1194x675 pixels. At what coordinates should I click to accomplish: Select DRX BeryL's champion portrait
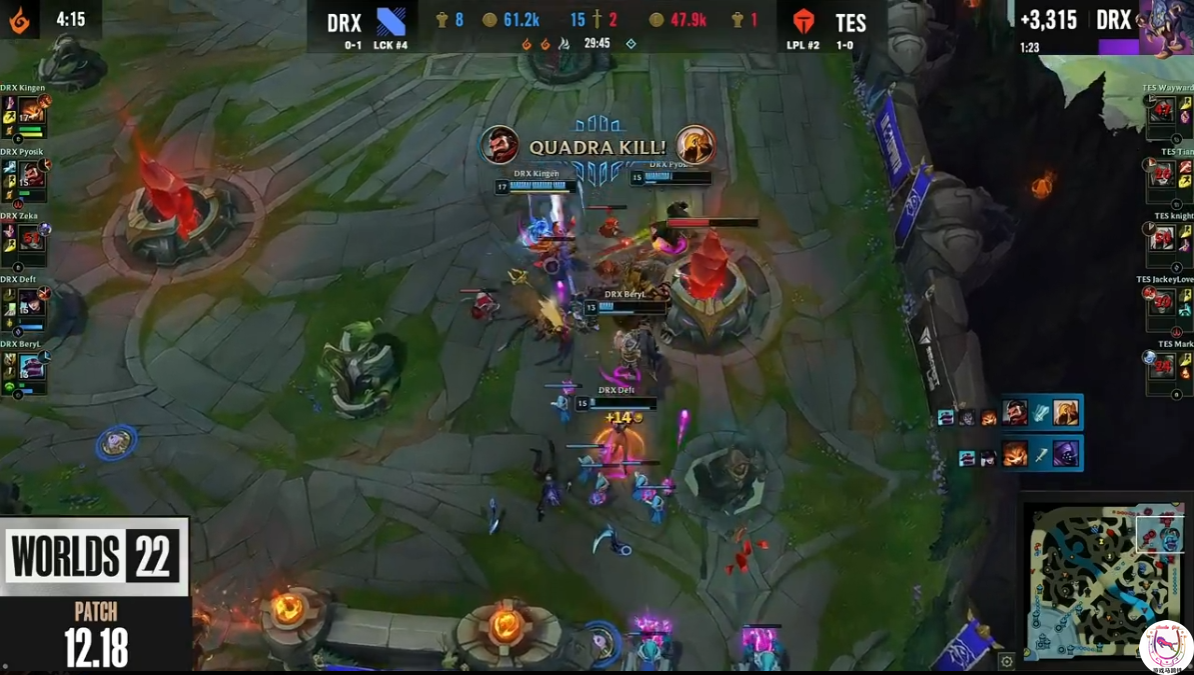point(31,368)
